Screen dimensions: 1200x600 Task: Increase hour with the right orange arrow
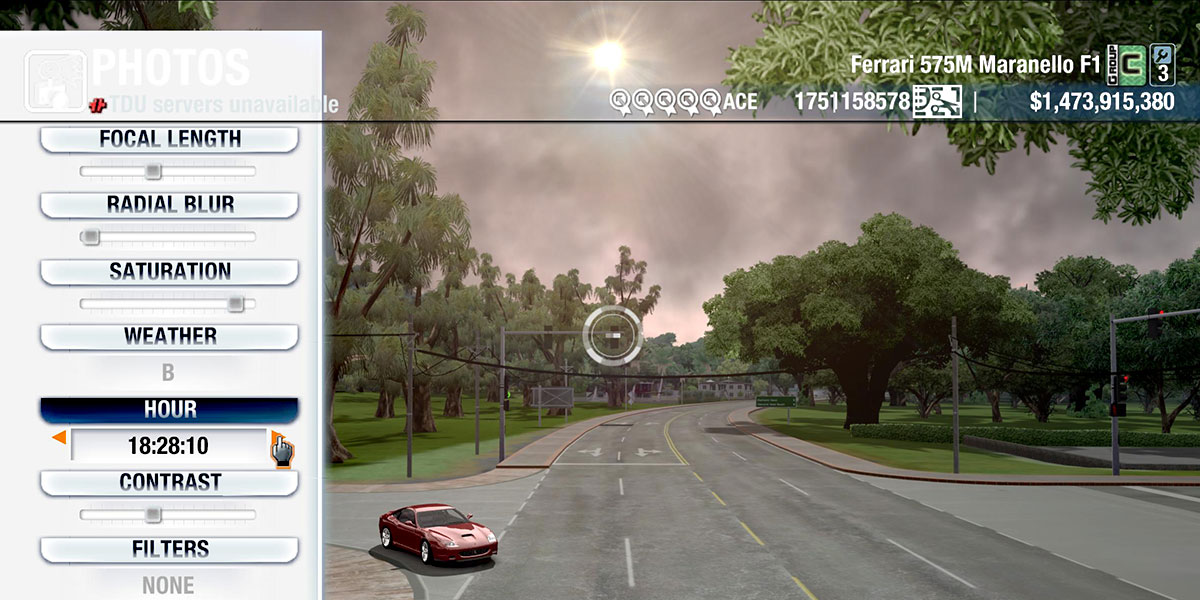[x=277, y=438]
